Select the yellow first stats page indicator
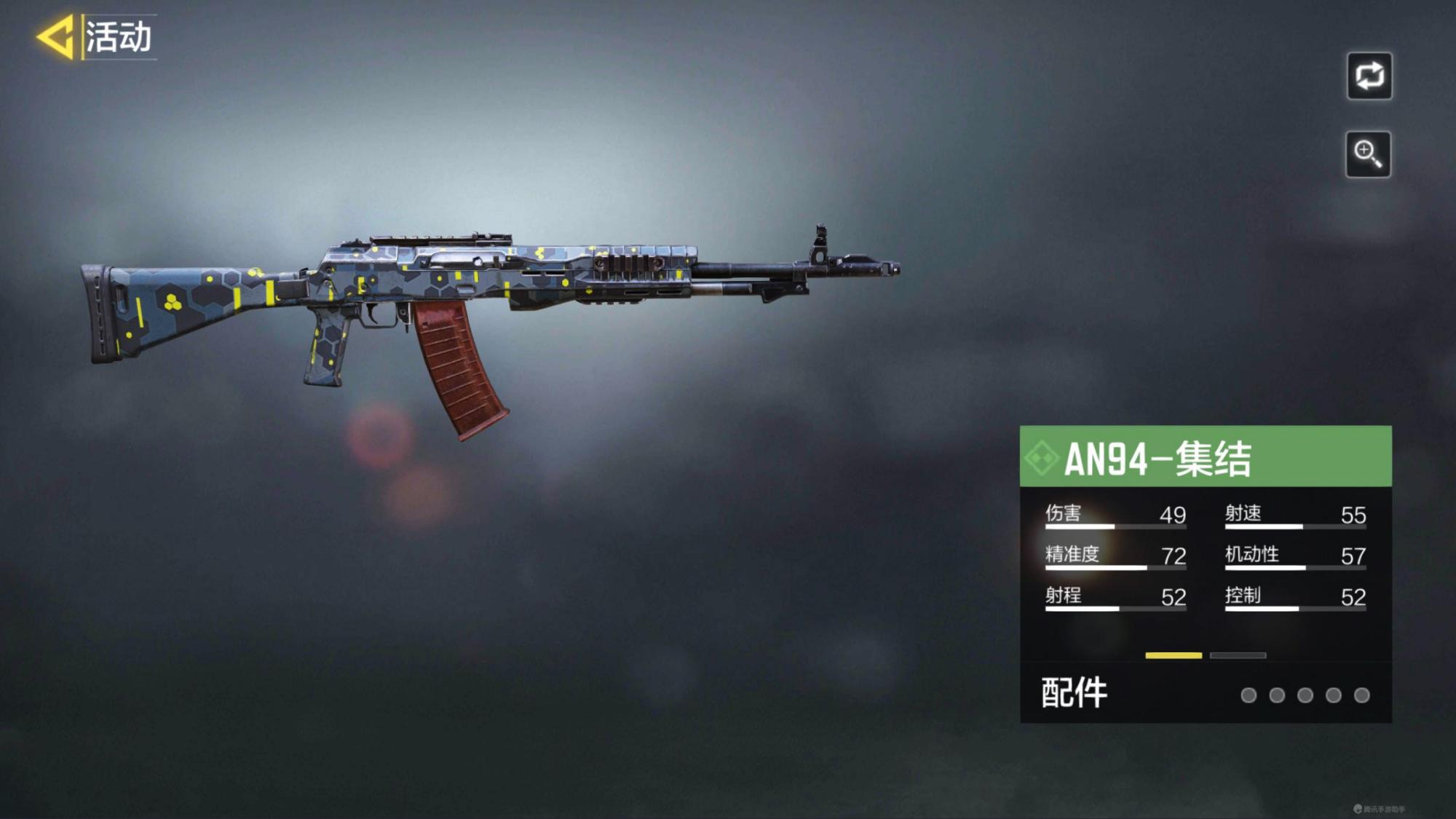The width and height of the screenshot is (1456, 819). tap(1173, 655)
